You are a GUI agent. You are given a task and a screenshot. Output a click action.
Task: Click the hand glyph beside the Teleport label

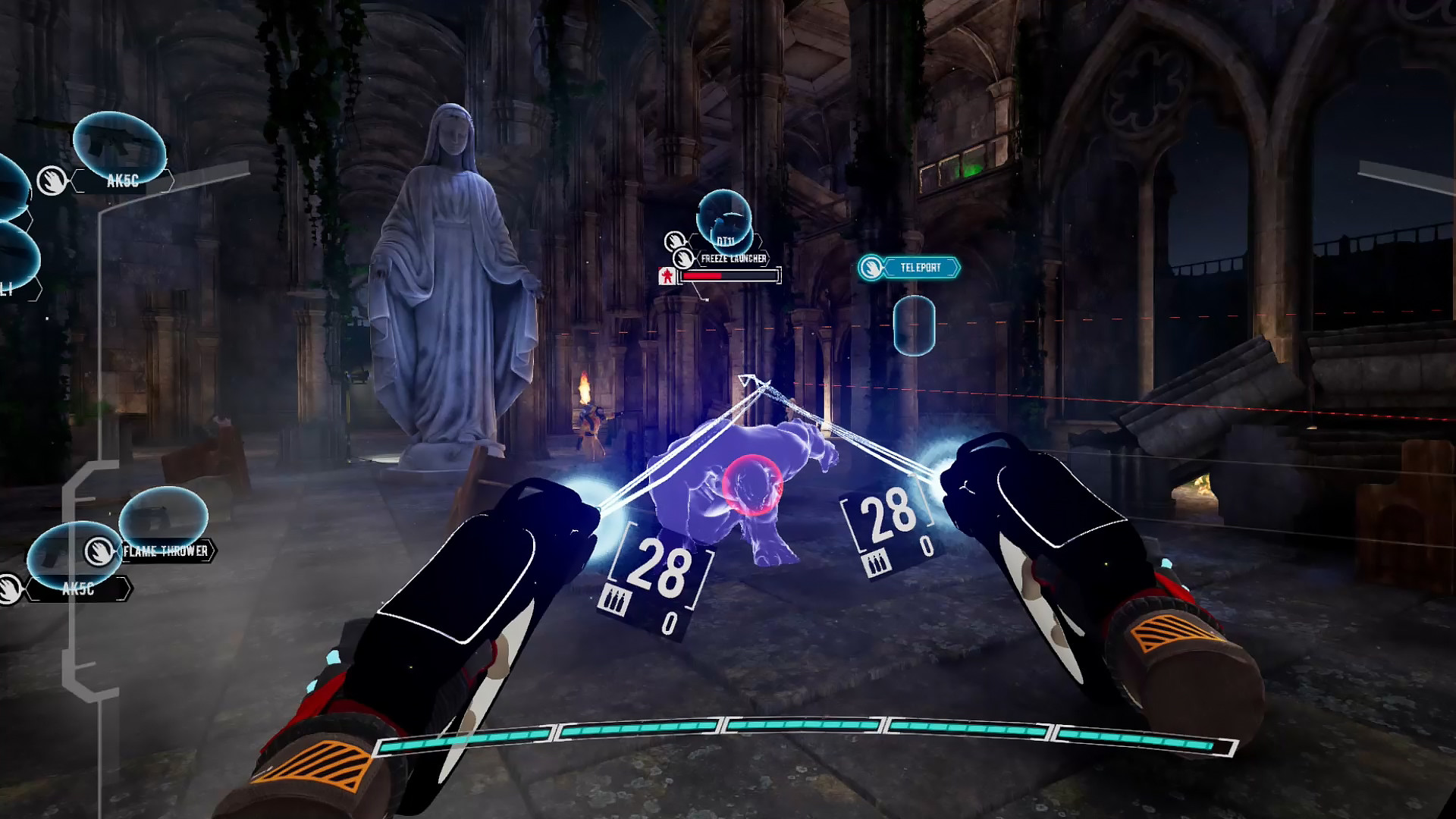873,268
